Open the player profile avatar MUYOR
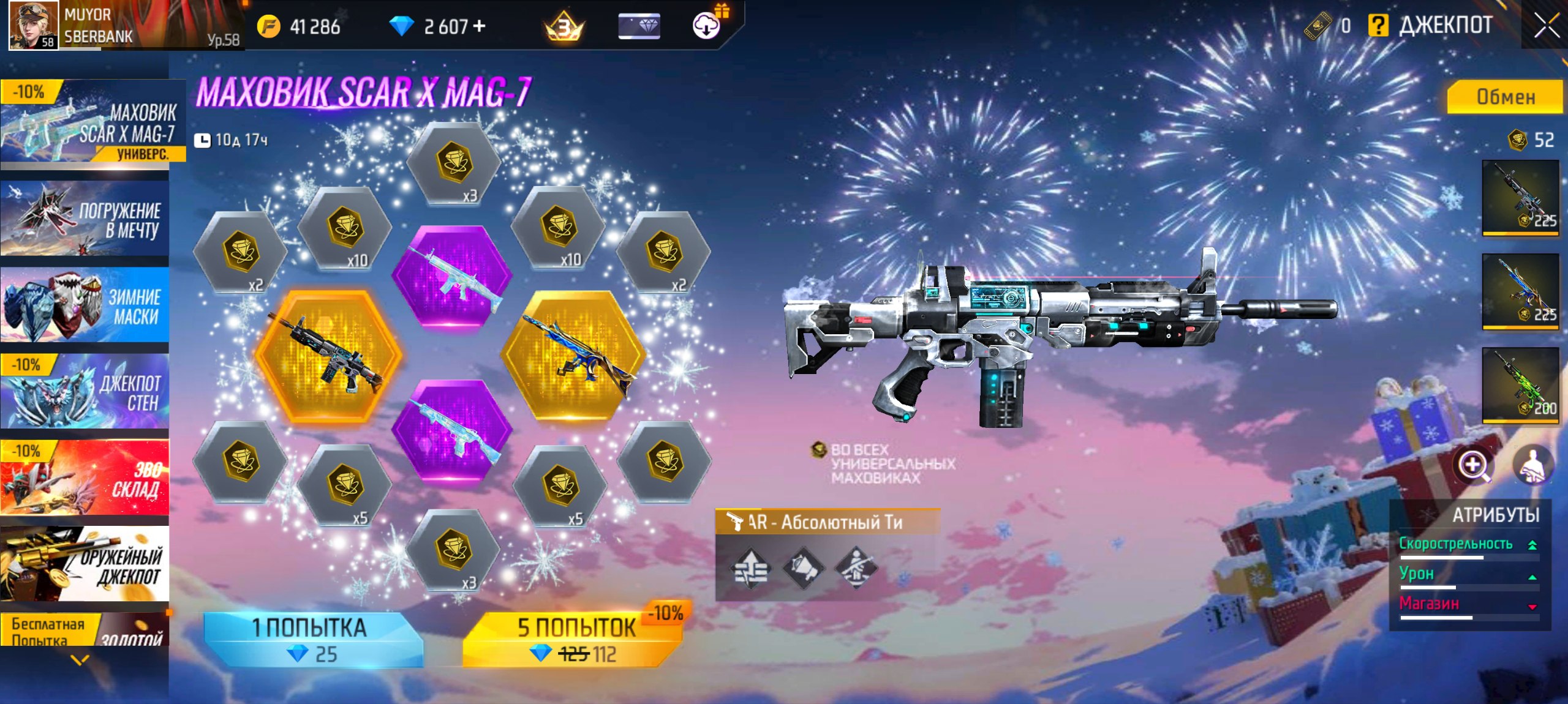Image resolution: width=1568 pixels, height=704 pixels. [x=34, y=26]
